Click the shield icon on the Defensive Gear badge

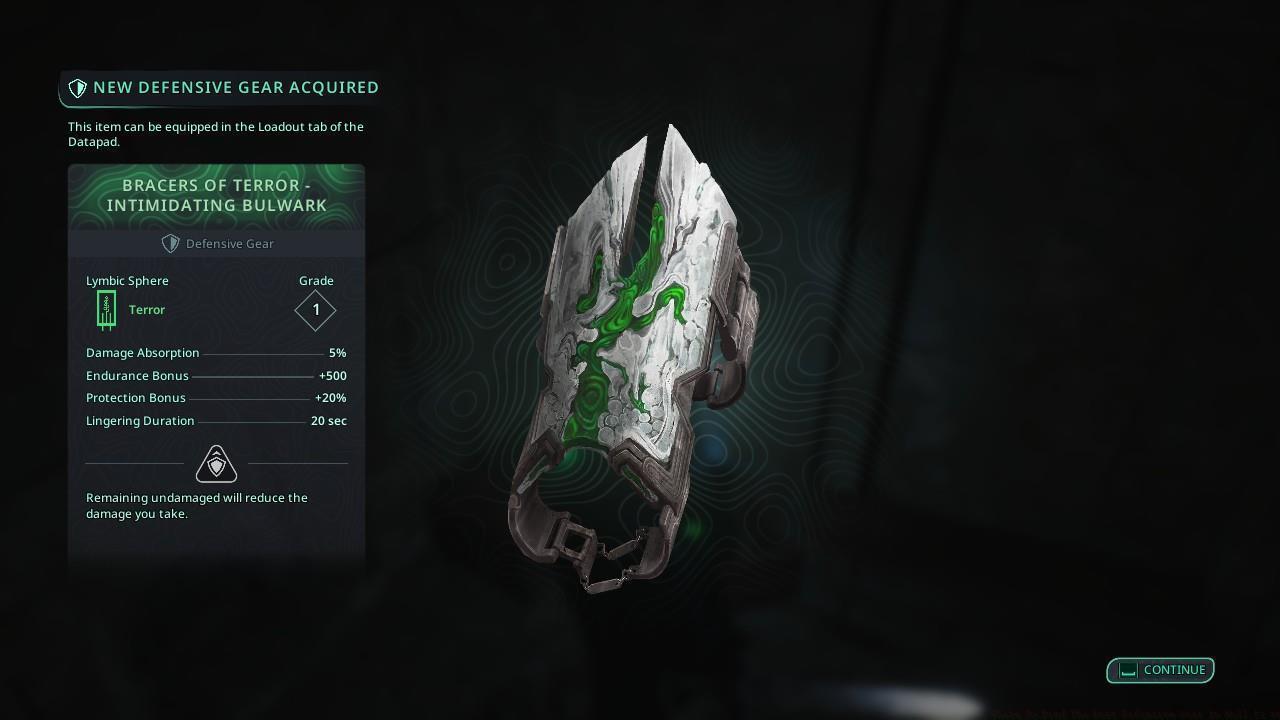(170, 243)
